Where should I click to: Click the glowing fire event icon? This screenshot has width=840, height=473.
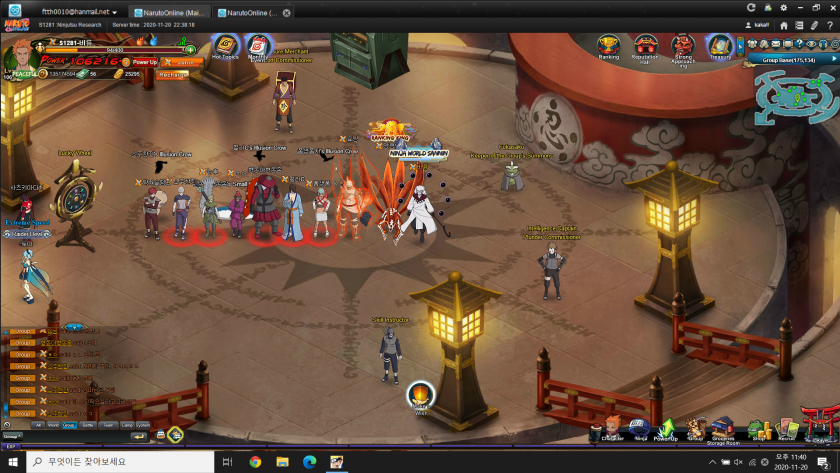pos(421,396)
